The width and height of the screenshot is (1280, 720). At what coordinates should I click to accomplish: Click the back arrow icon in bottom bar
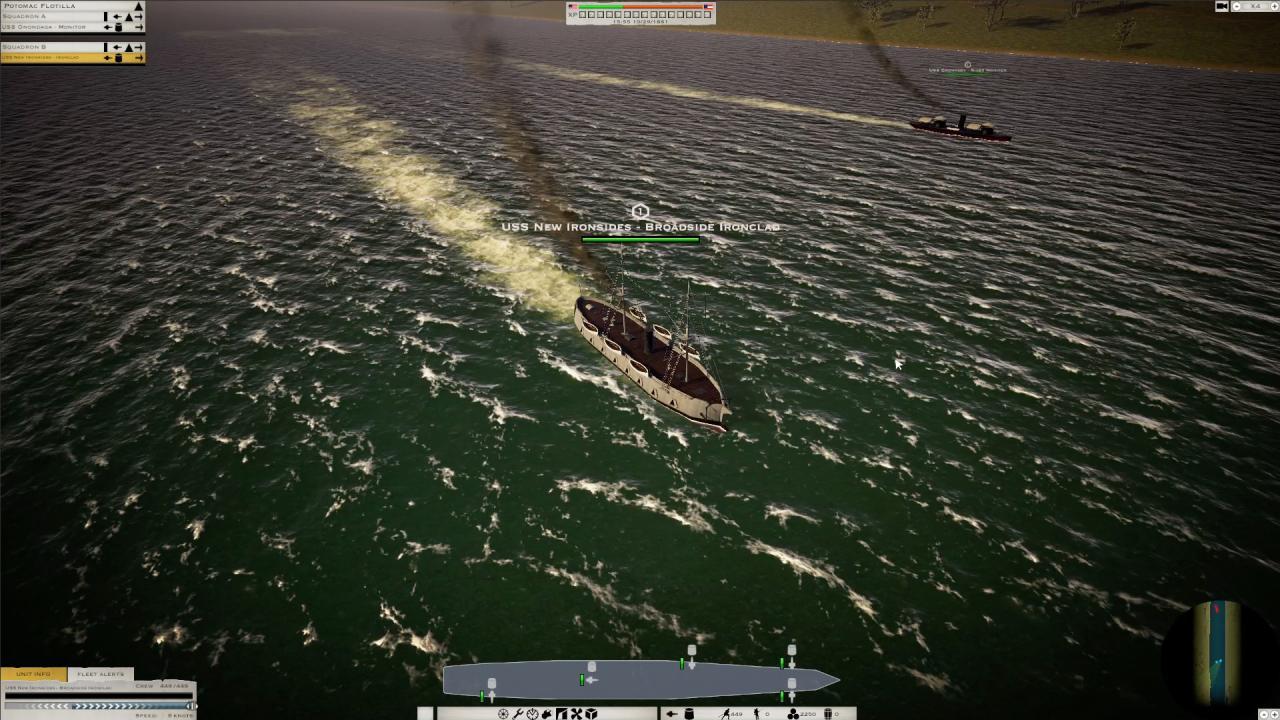(672, 712)
